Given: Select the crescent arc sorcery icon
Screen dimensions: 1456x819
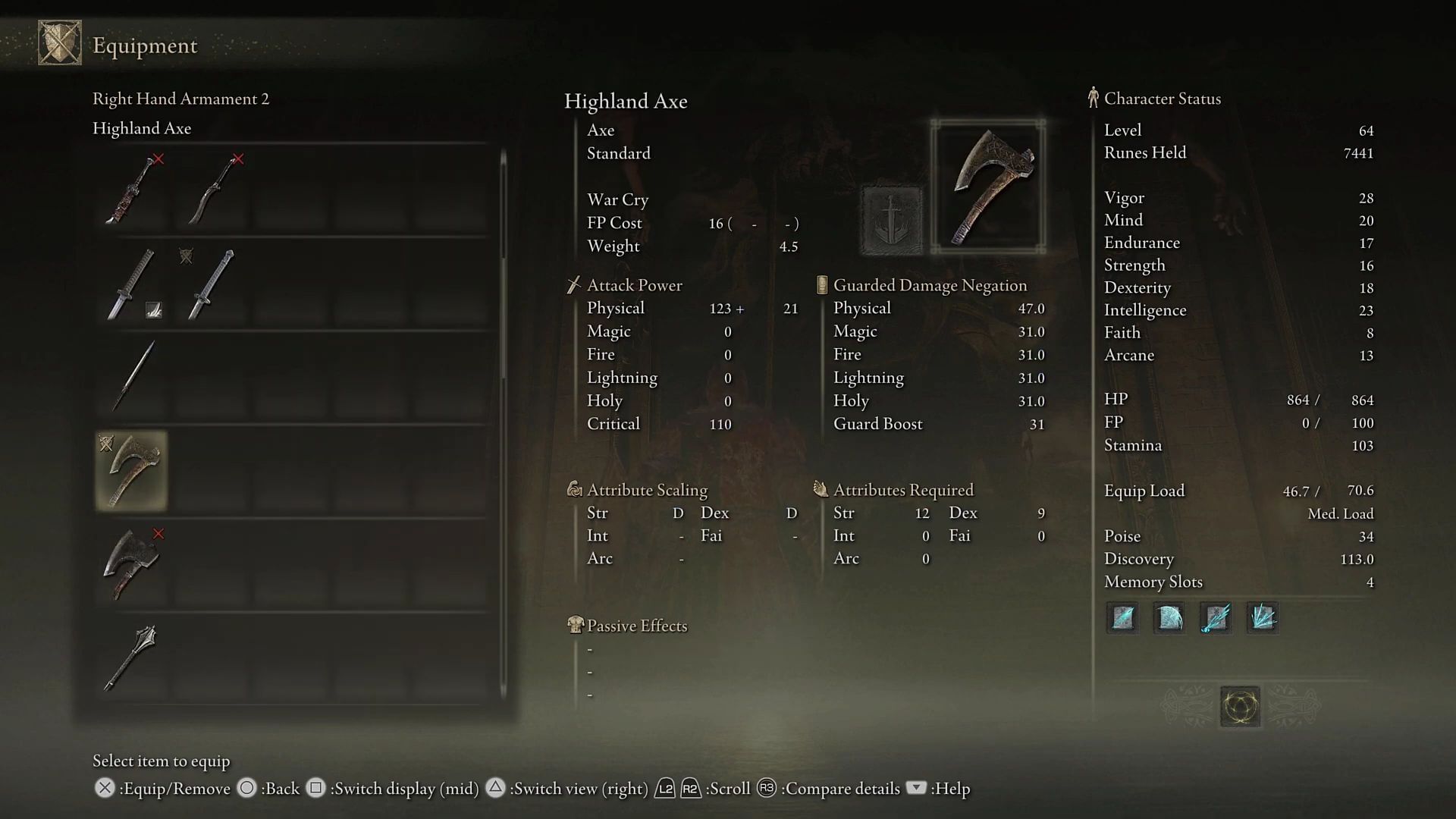Looking at the screenshot, I should tap(1169, 618).
